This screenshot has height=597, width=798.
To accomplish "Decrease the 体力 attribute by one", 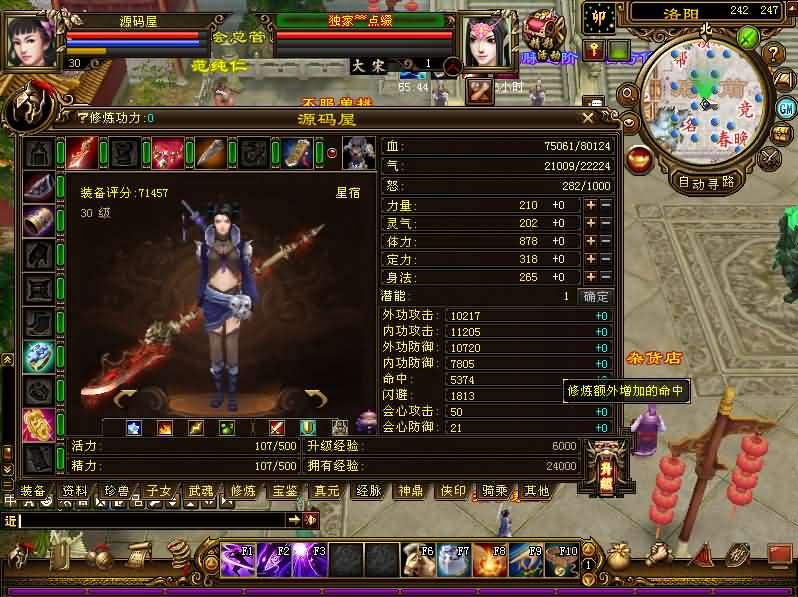I will click(x=605, y=241).
